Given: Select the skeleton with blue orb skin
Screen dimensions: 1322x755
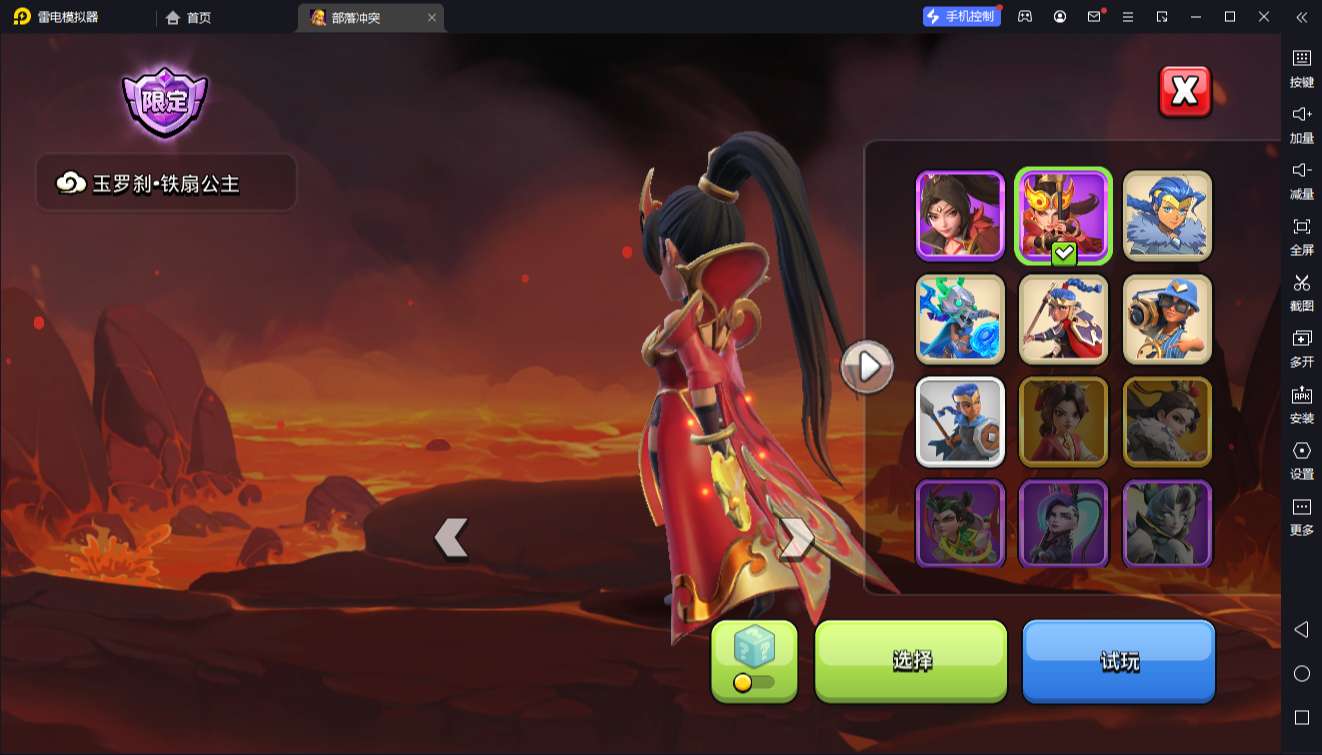Looking at the screenshot, I should 960,319.
